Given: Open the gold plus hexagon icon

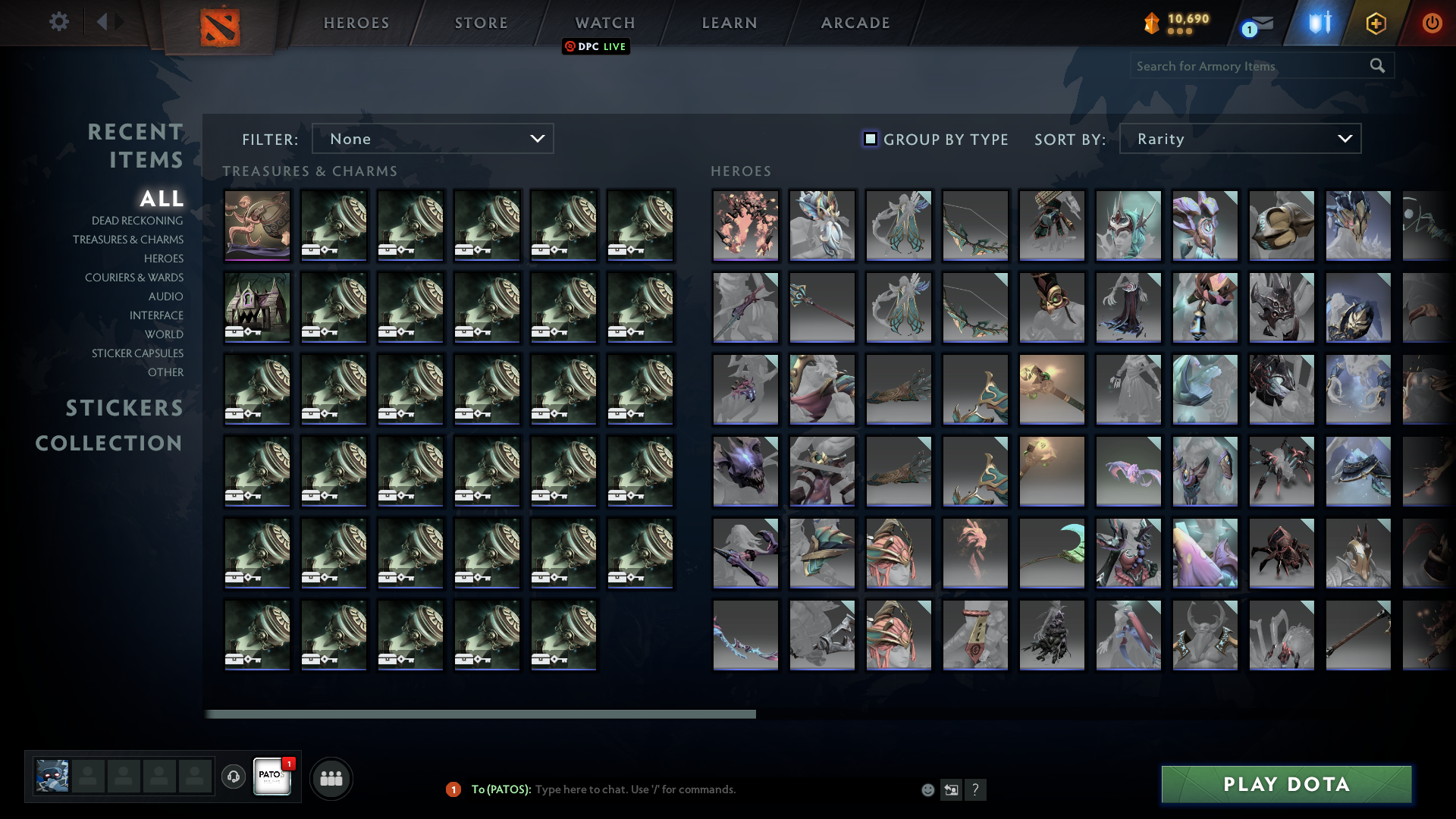Looking at the screenshot, I should 1376,23.
